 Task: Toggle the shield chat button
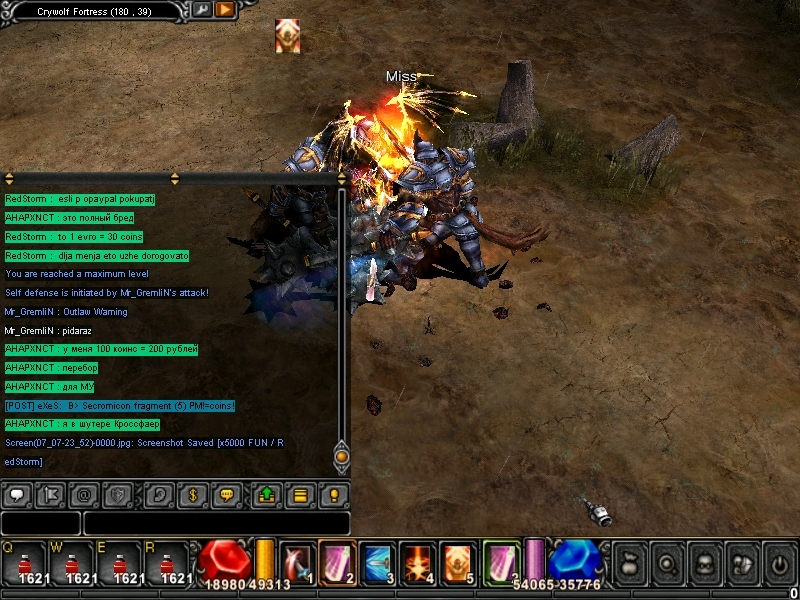pos(117,494)
